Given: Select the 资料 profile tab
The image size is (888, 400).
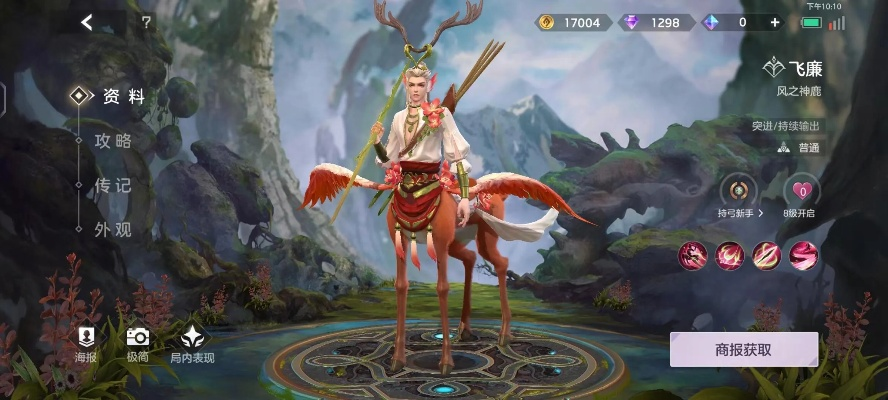Looking at the screenshot, I should [123, 97].
